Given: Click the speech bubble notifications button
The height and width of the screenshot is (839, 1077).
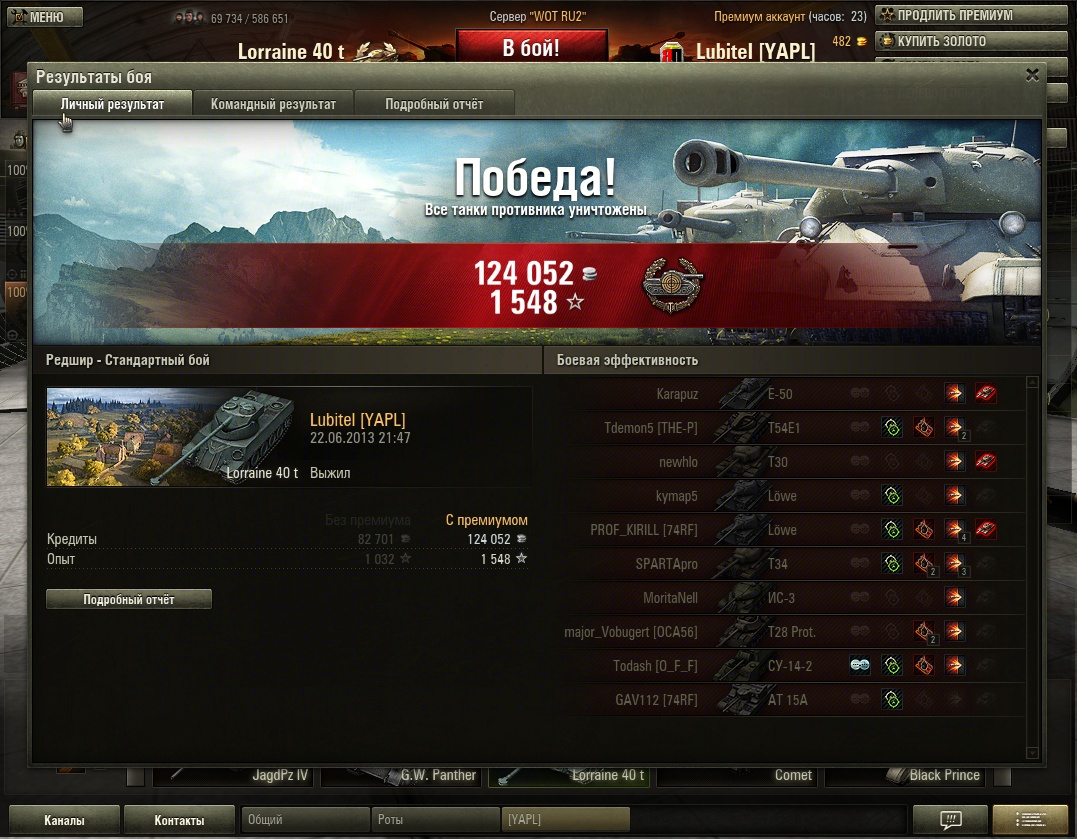Looking at the screenshot, I should (950, 820).
